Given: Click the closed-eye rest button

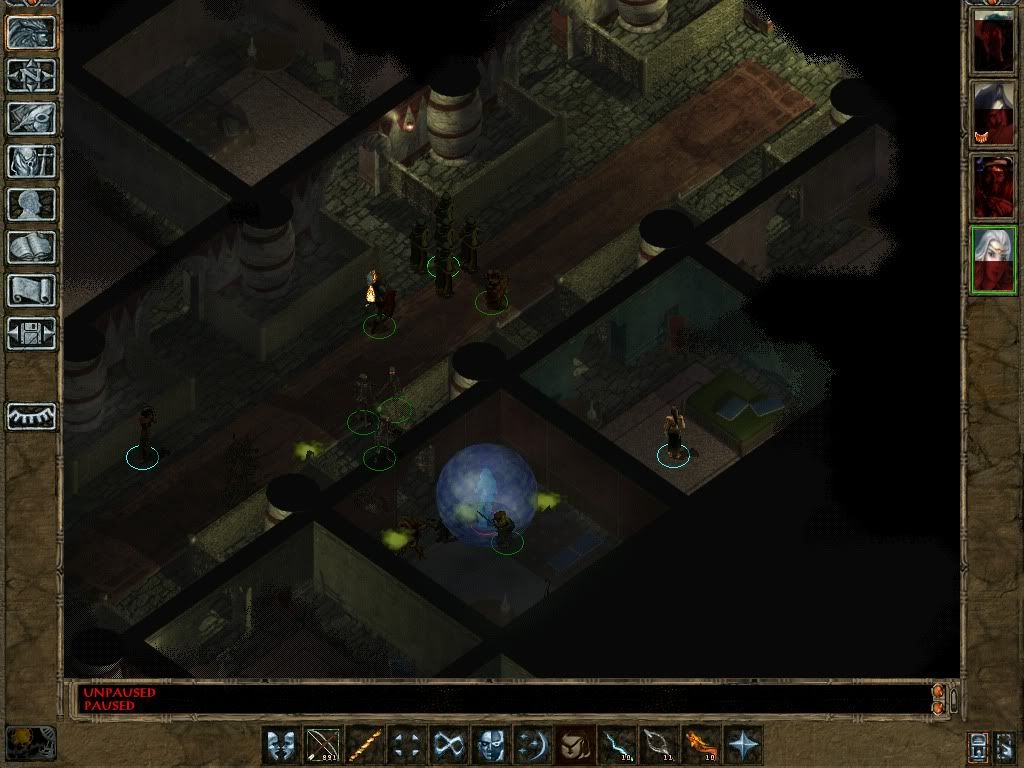Looking at the screenshot, I should click(32, 416).
